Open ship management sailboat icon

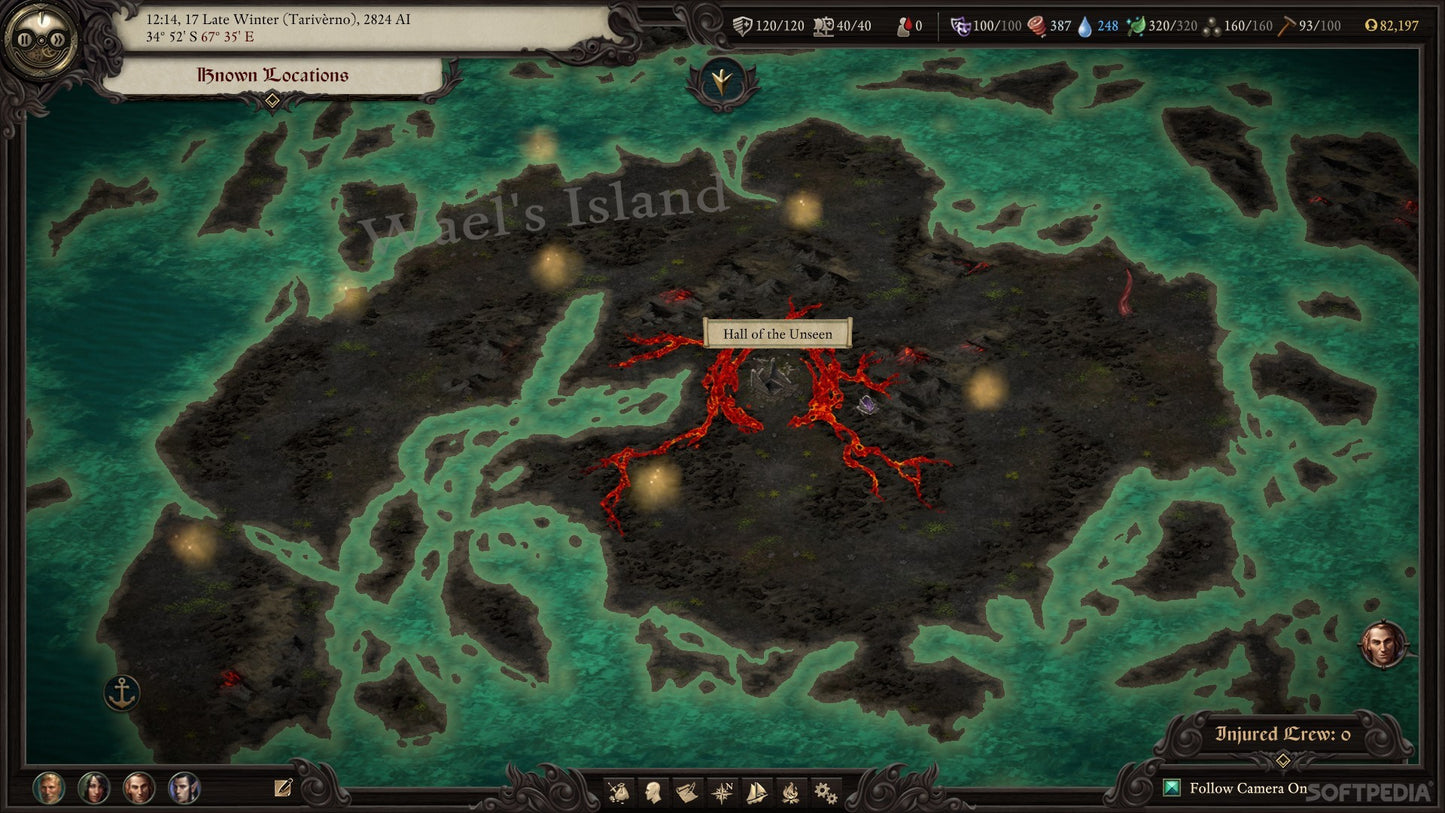[757, 793]
